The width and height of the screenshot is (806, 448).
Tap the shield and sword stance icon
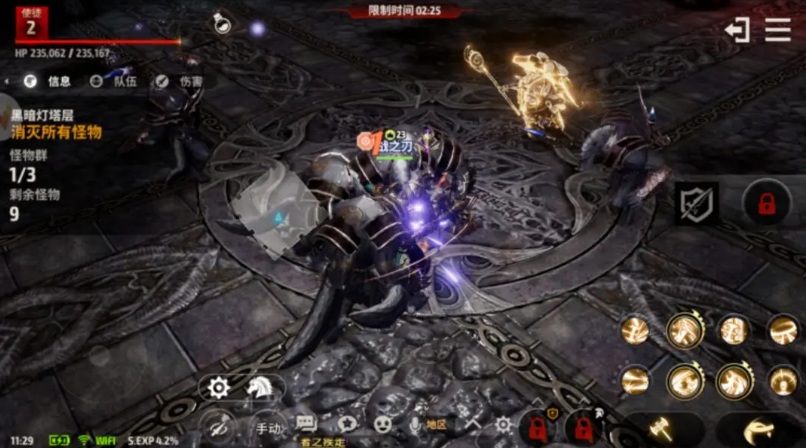pyautogui.click(x=696, y=204)
